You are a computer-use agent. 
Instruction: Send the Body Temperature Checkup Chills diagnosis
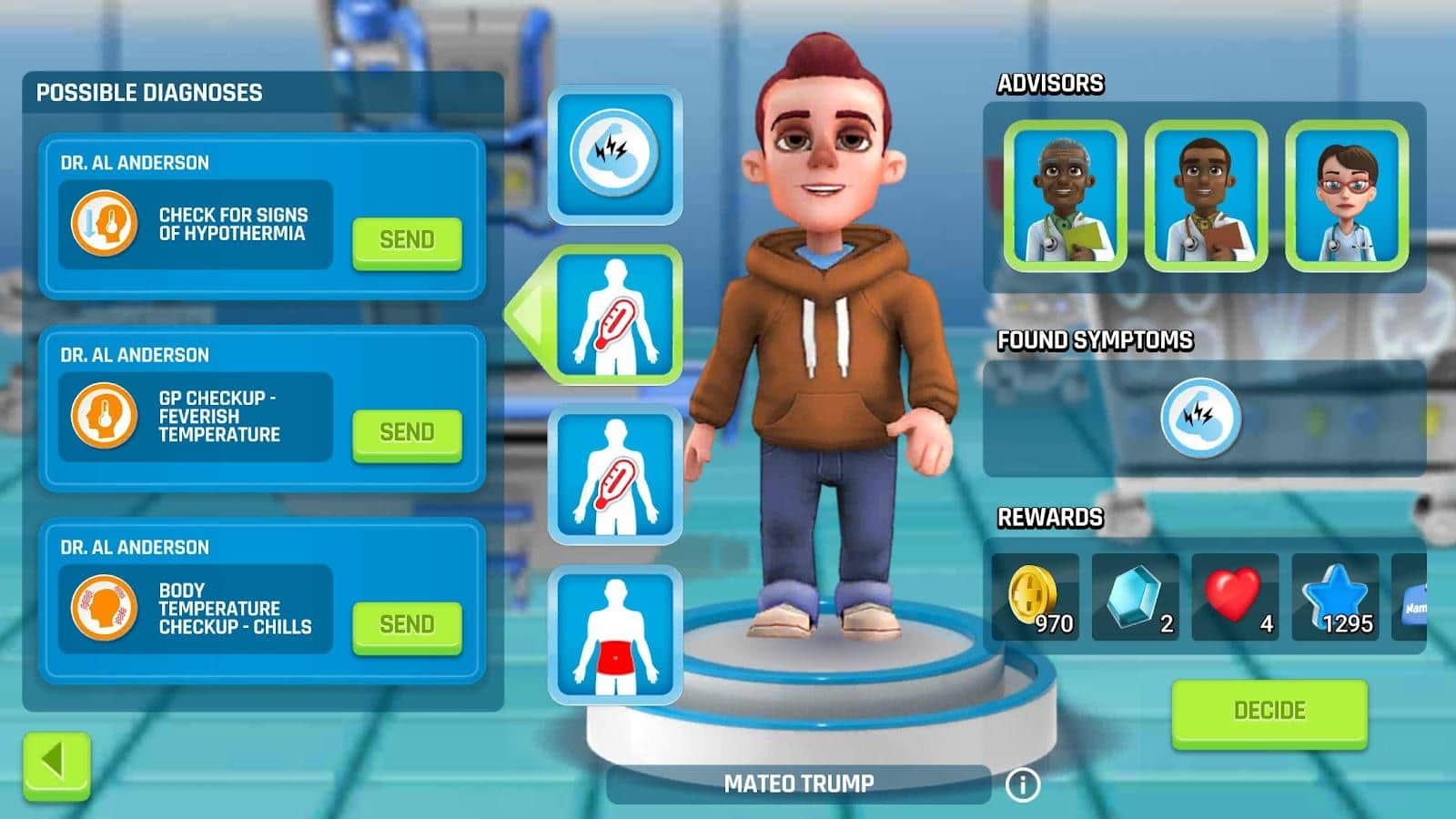[407, 624]
